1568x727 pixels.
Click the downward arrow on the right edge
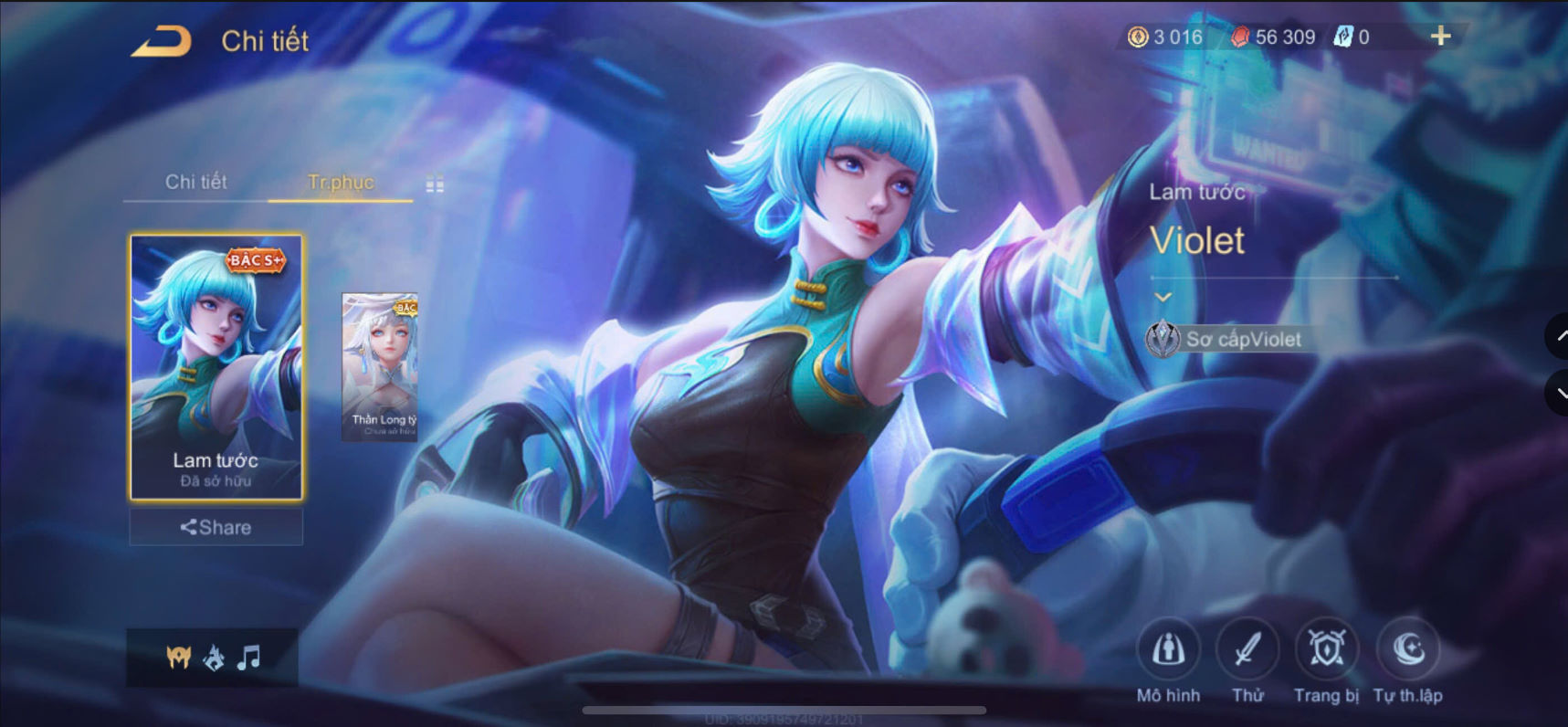coord(1560,392)
